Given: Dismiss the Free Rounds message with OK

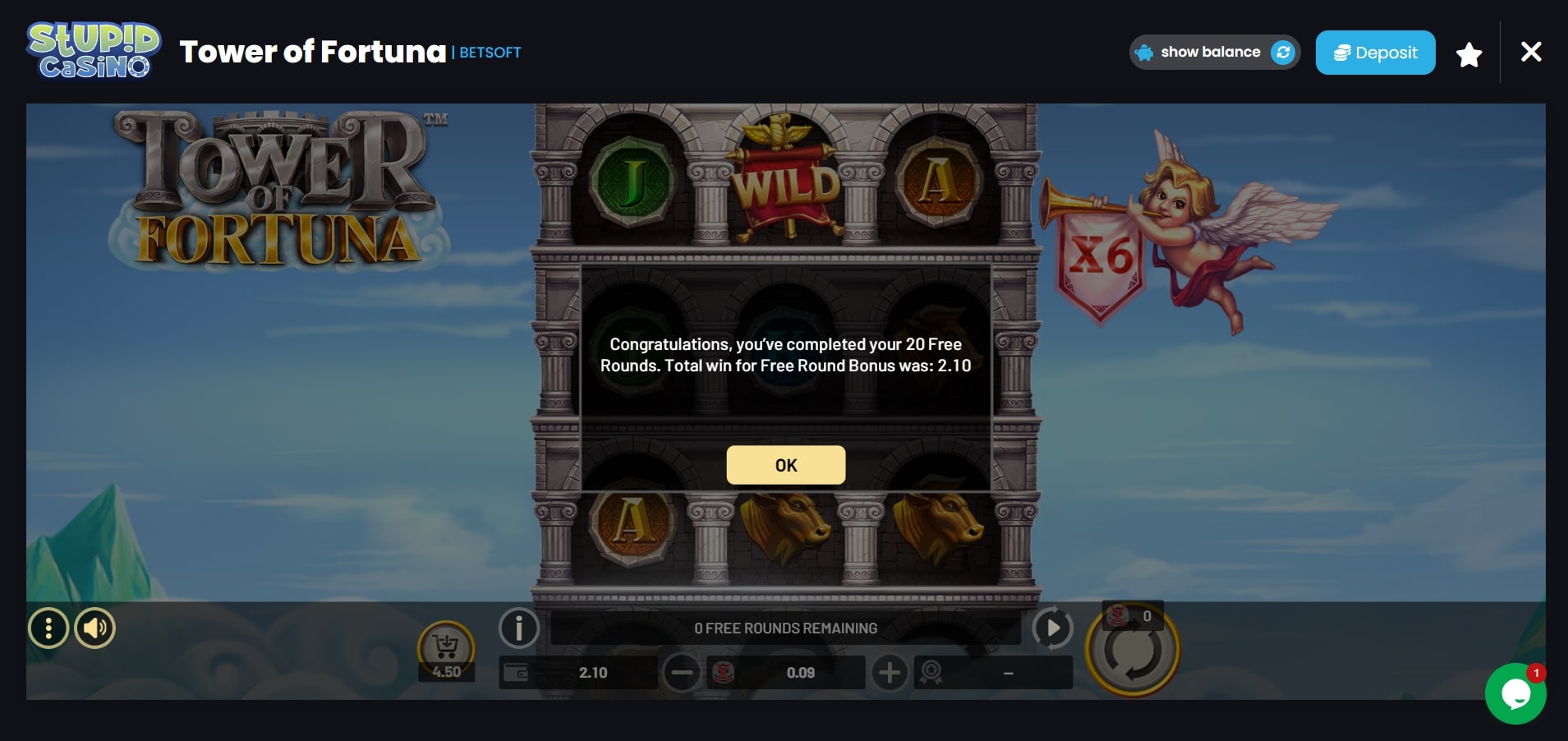Looking at the screenshot, I should [x=785, y=464].
